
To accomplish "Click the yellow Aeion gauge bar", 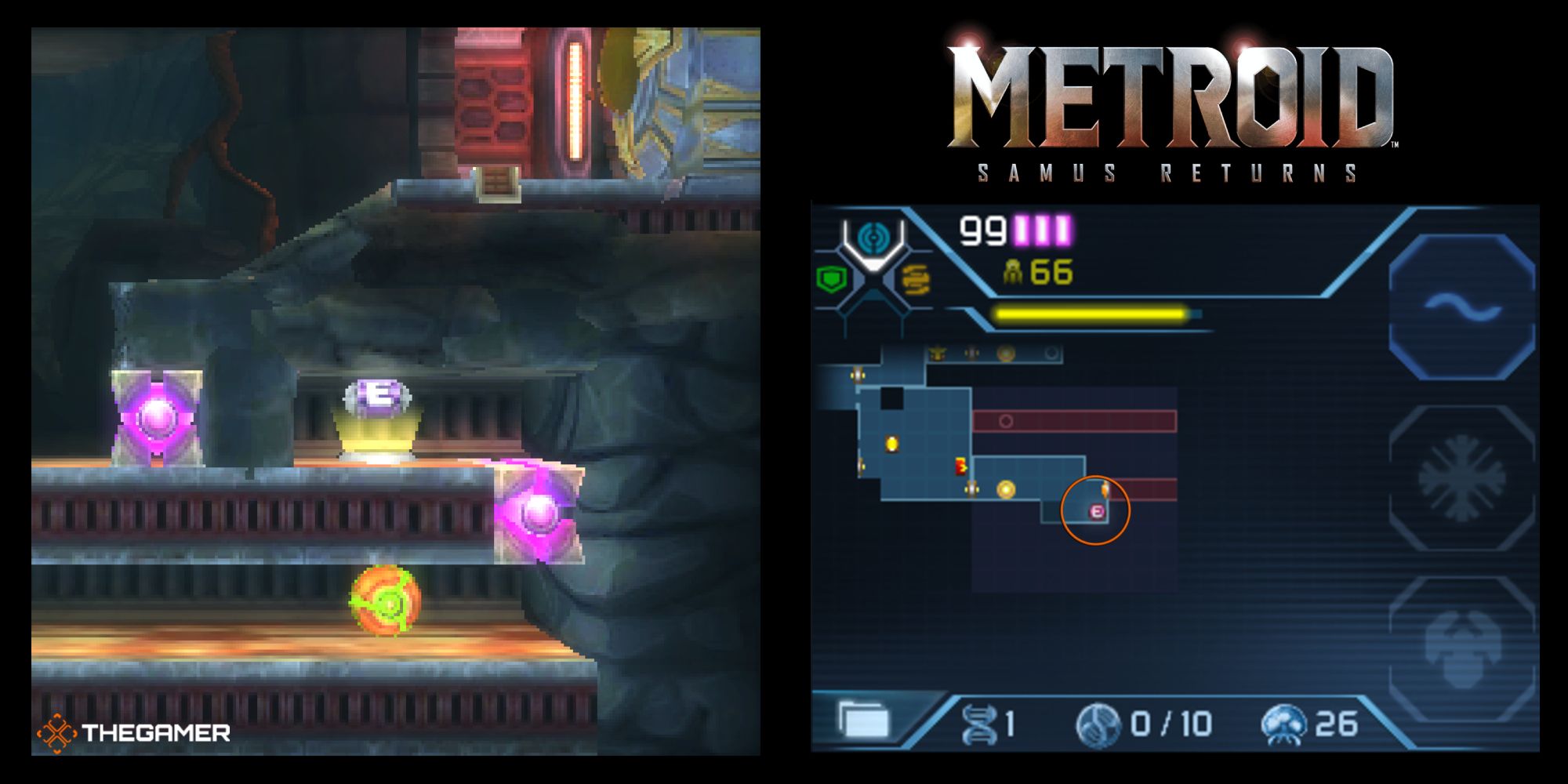I will point(1090,312).
